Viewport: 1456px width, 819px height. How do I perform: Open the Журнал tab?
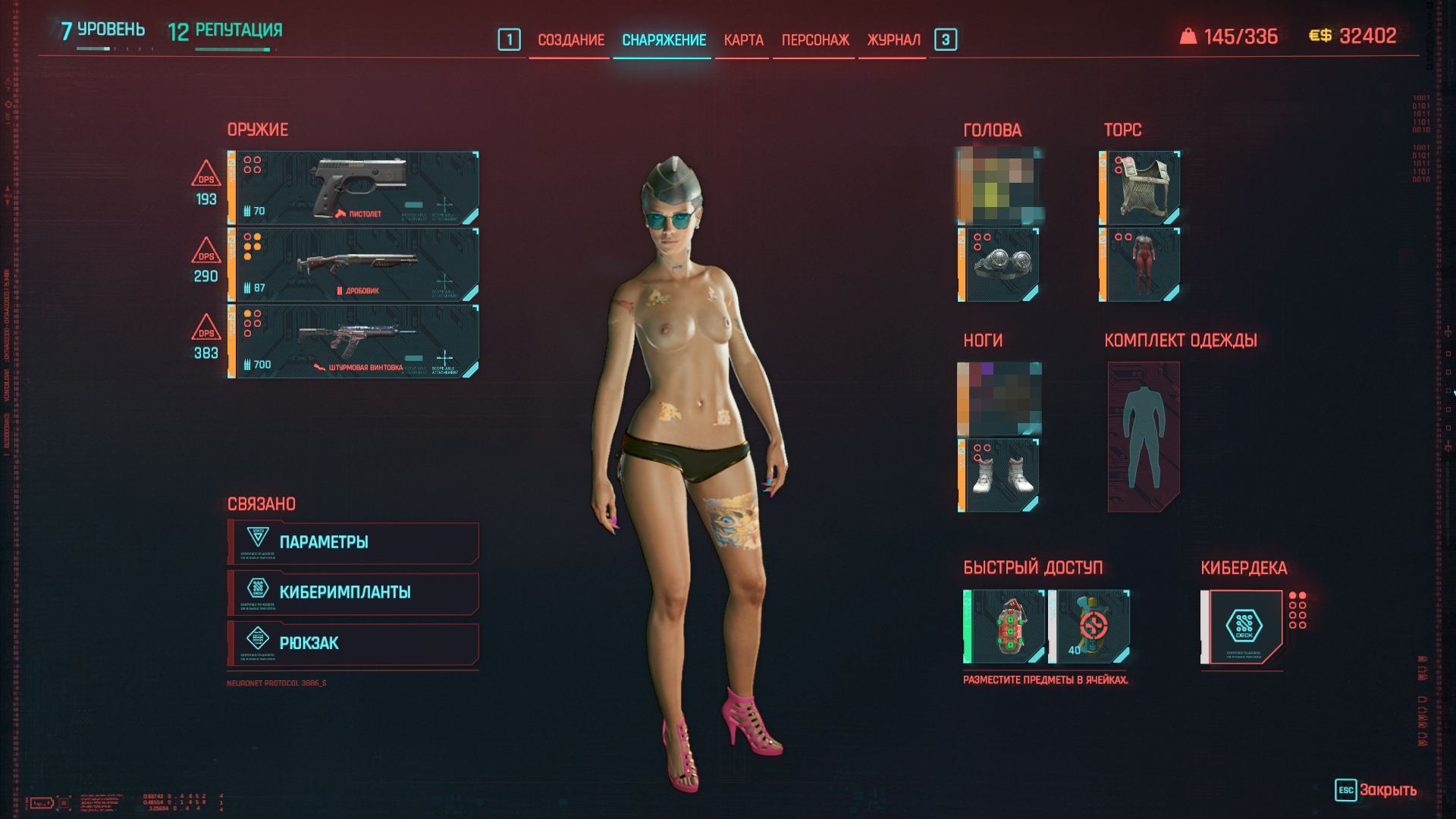pos(893,40)
